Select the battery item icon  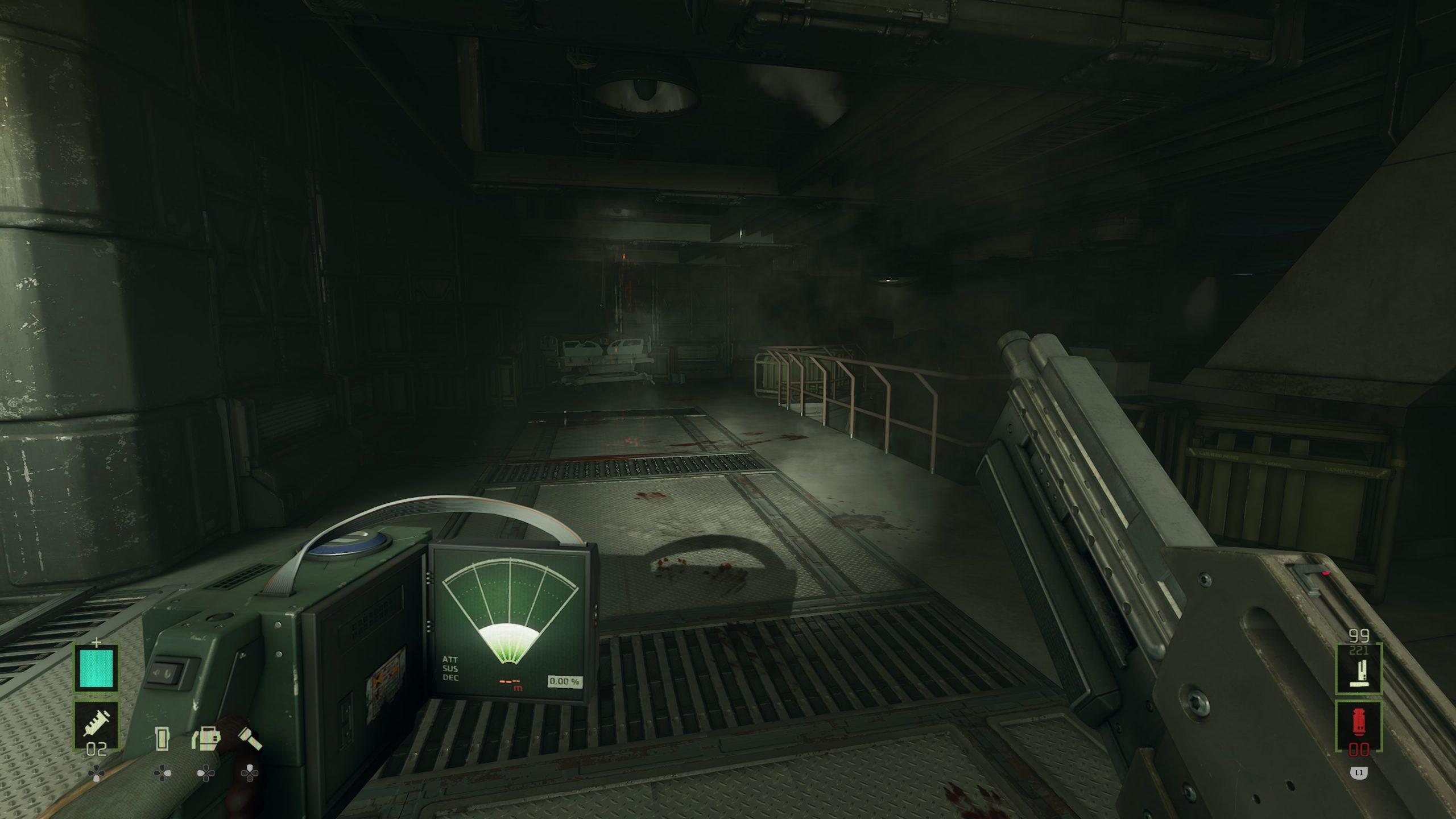click(x=163, y=739)
